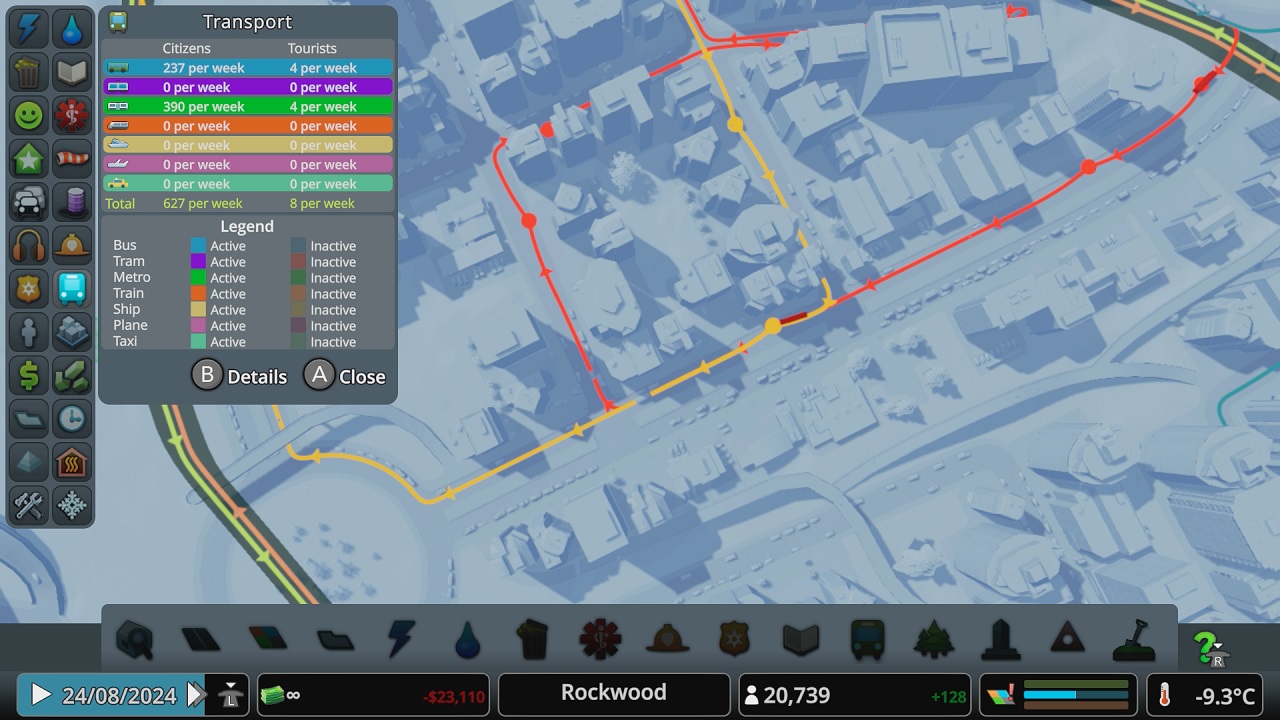The image size is (1280, 720).
Task: Select the water info view icon
Action: pyautogui.click(x=72, y=28)
